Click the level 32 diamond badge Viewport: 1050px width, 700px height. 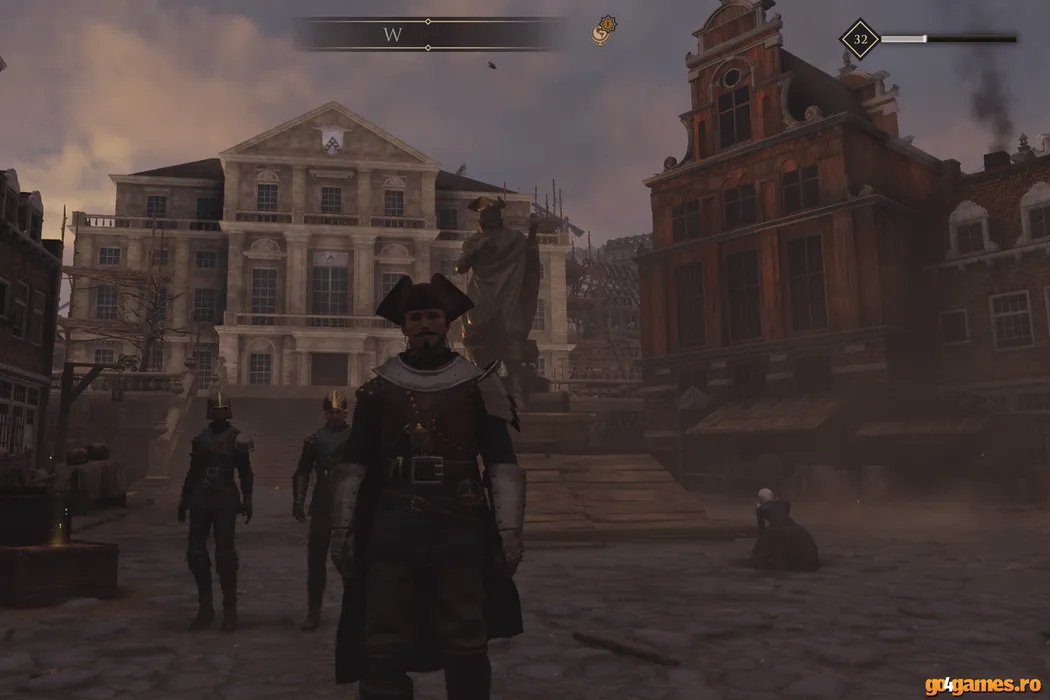click(x=860, y=40)
